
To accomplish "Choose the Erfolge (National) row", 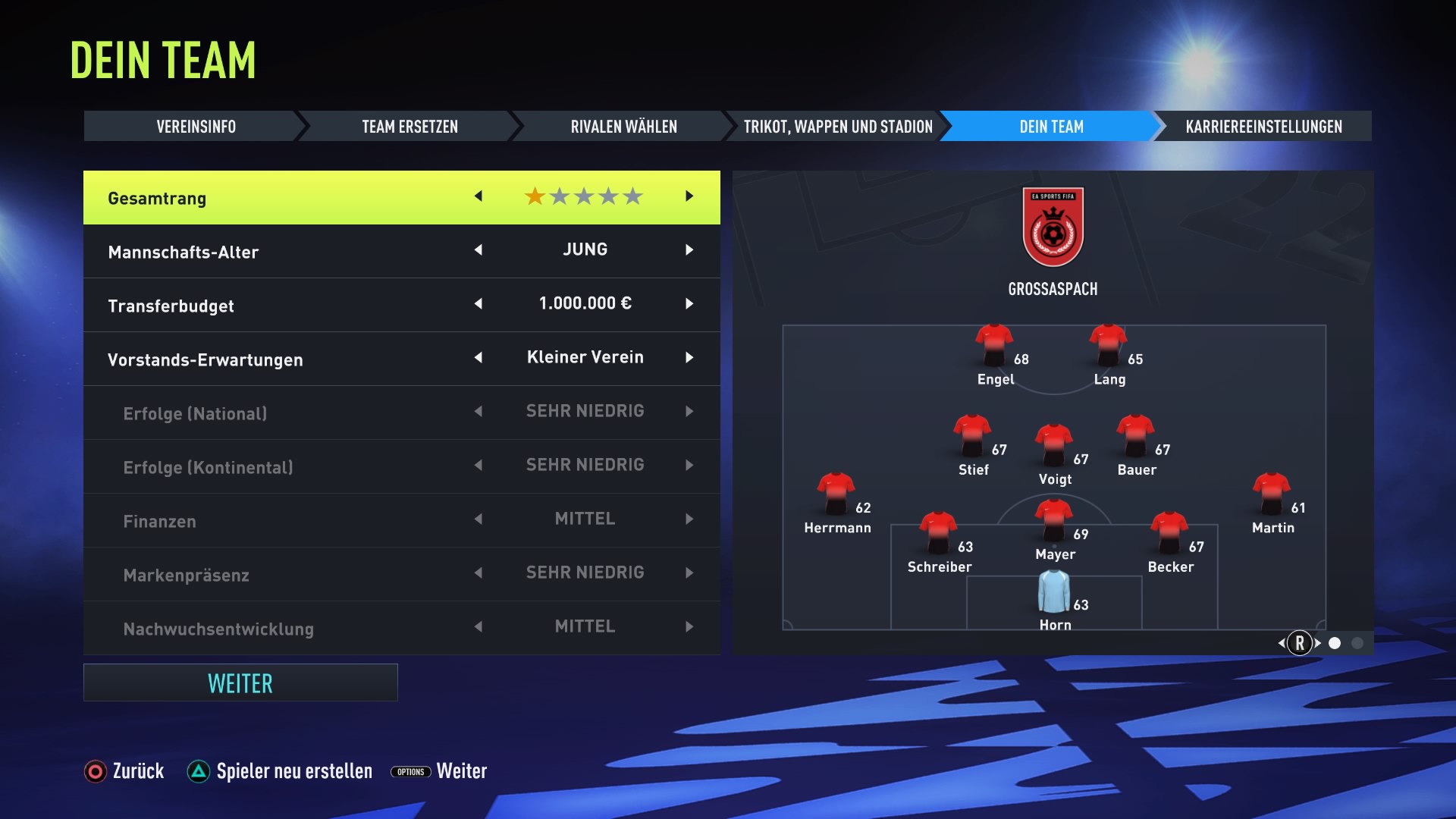I will (x=401, y=413).
